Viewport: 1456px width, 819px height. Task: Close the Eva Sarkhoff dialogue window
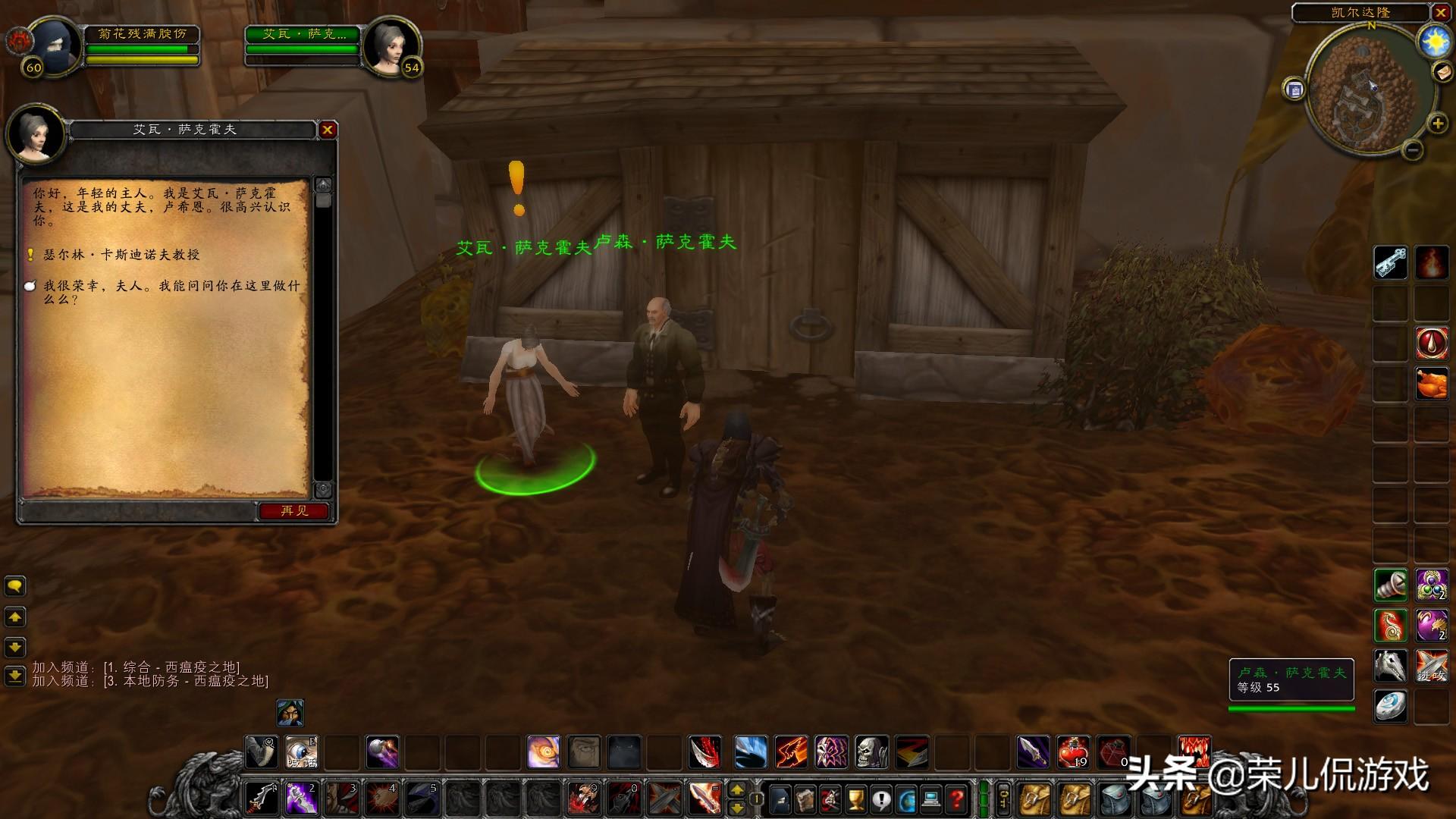tap(328, 130)
